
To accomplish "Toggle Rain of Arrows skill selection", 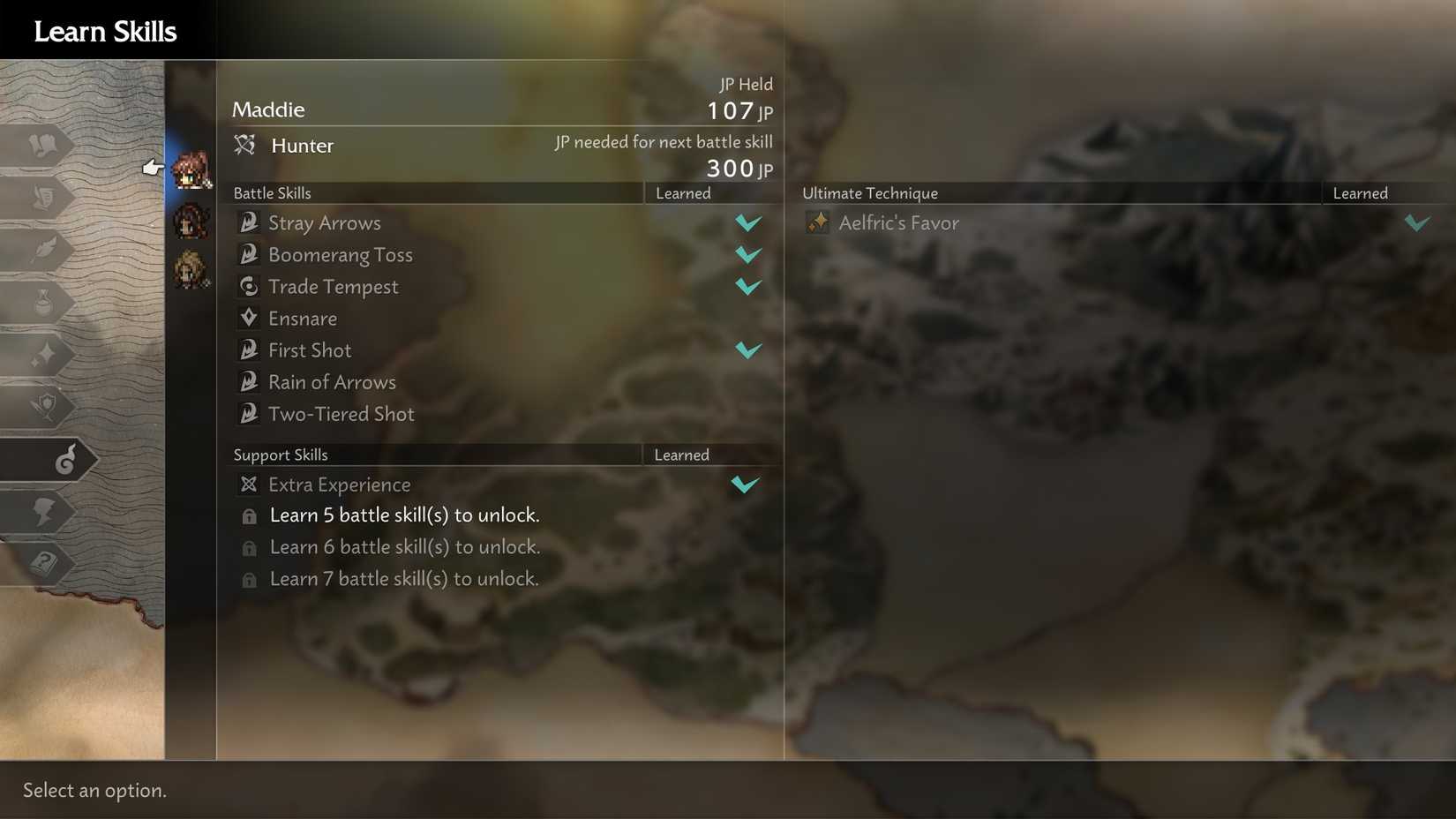I will tap(332, 381).
